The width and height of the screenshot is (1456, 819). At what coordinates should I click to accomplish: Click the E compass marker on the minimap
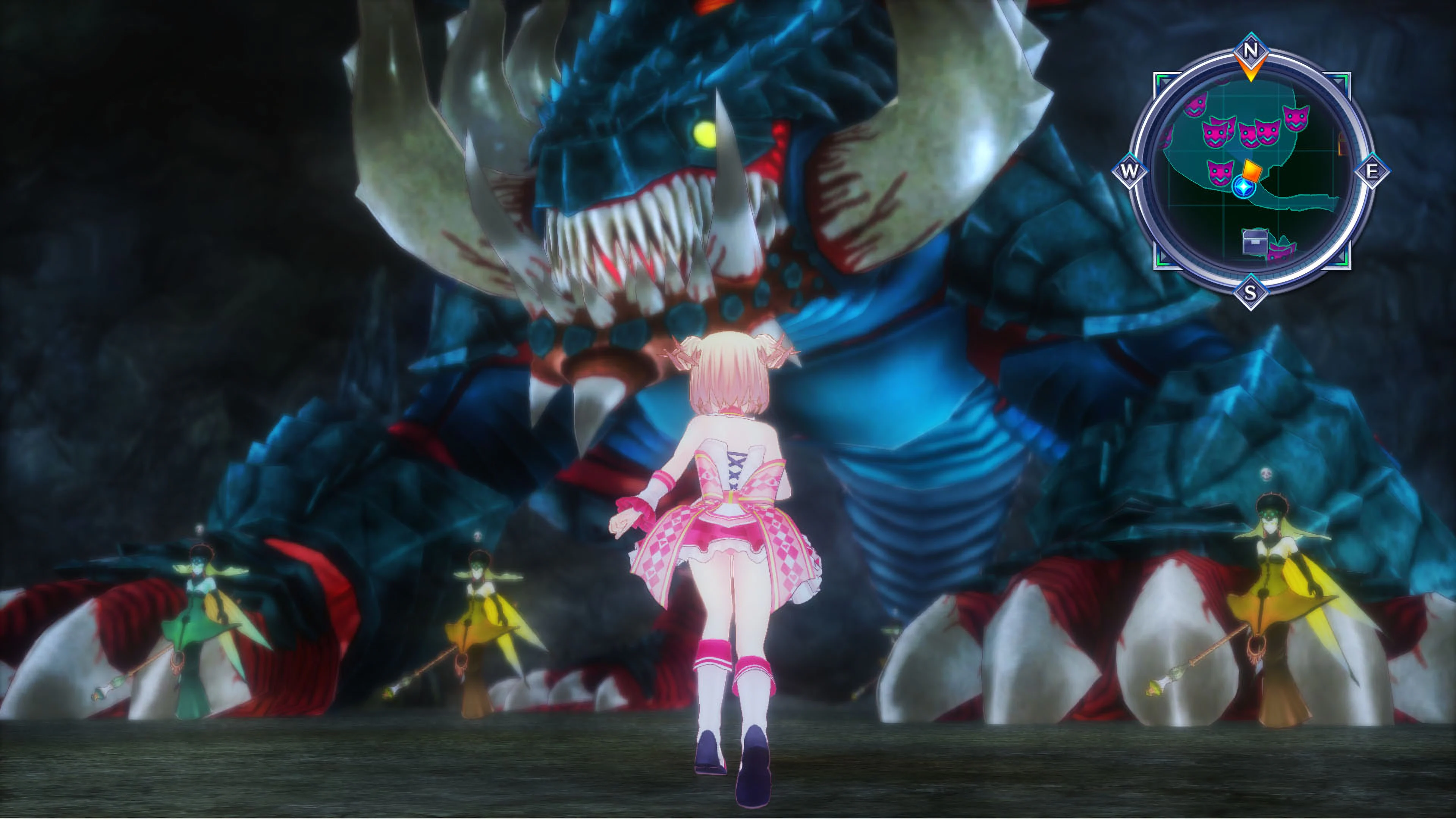pyautogui.click(x=1372, y=171)
